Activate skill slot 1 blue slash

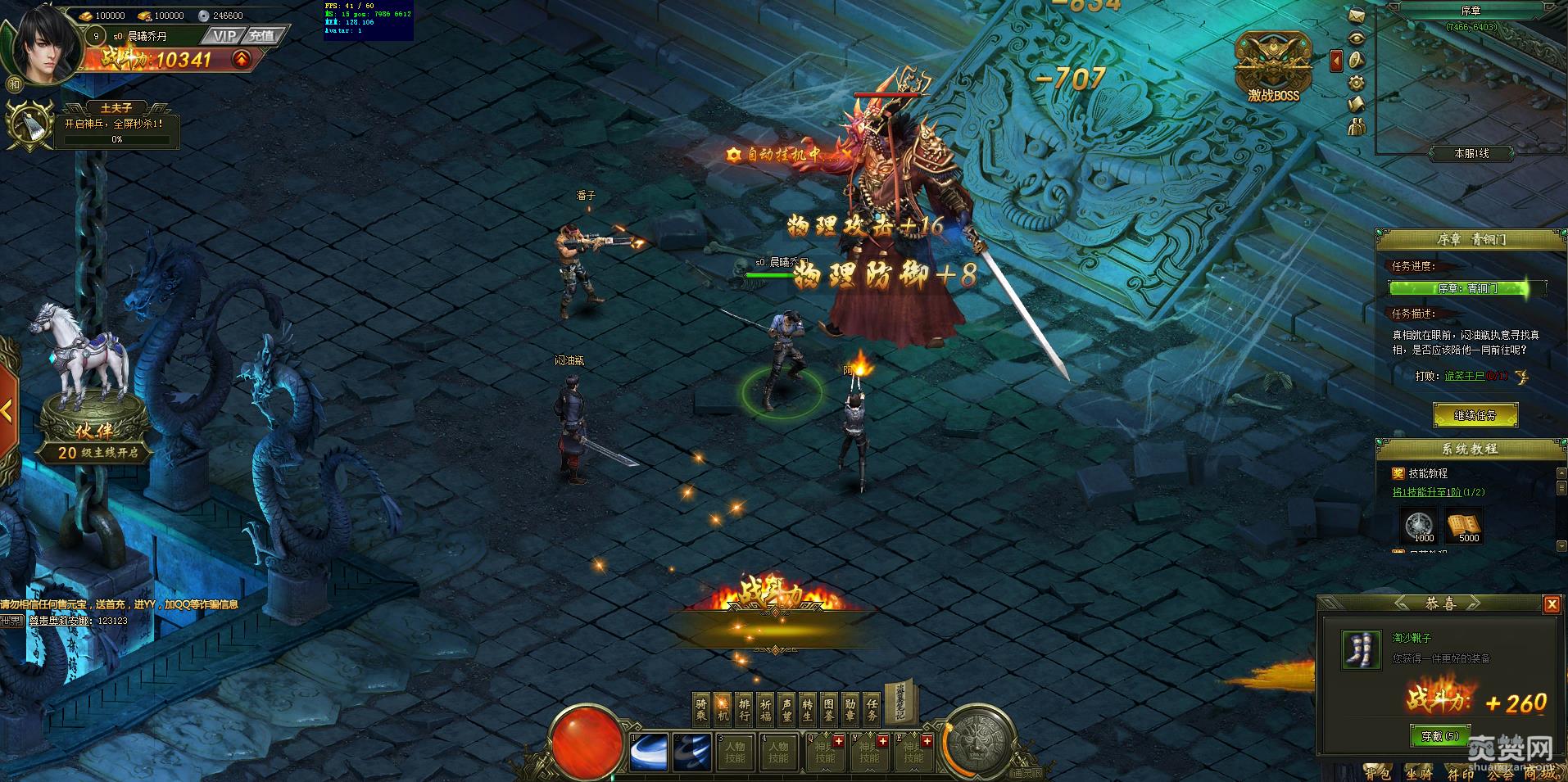pos(649,753)
